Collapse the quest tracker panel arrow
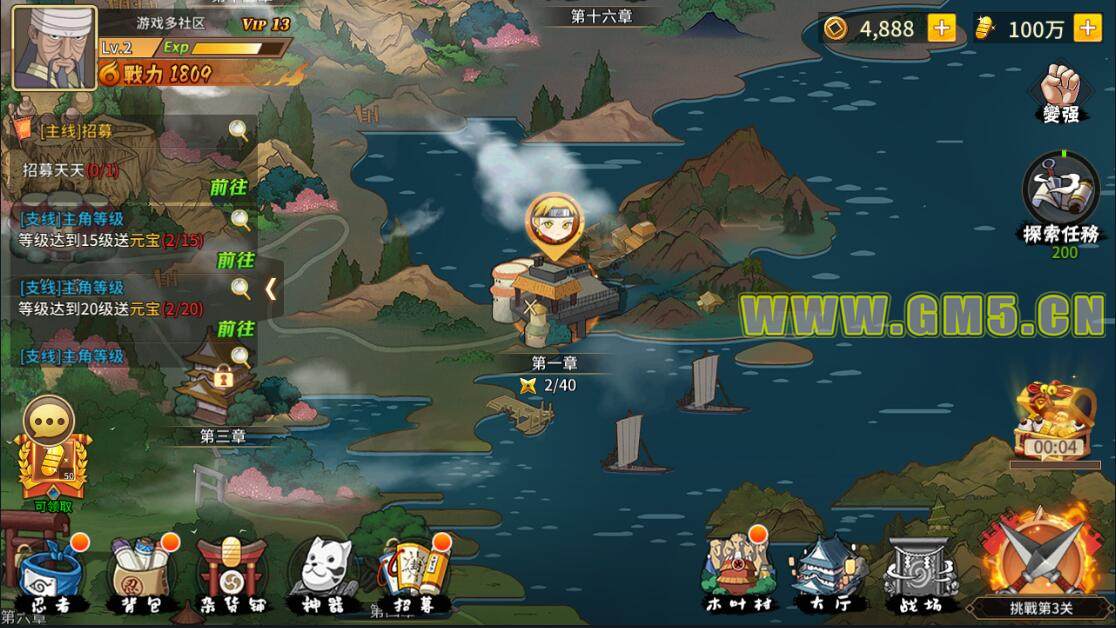1116x628 pixels. pos(270,289)
